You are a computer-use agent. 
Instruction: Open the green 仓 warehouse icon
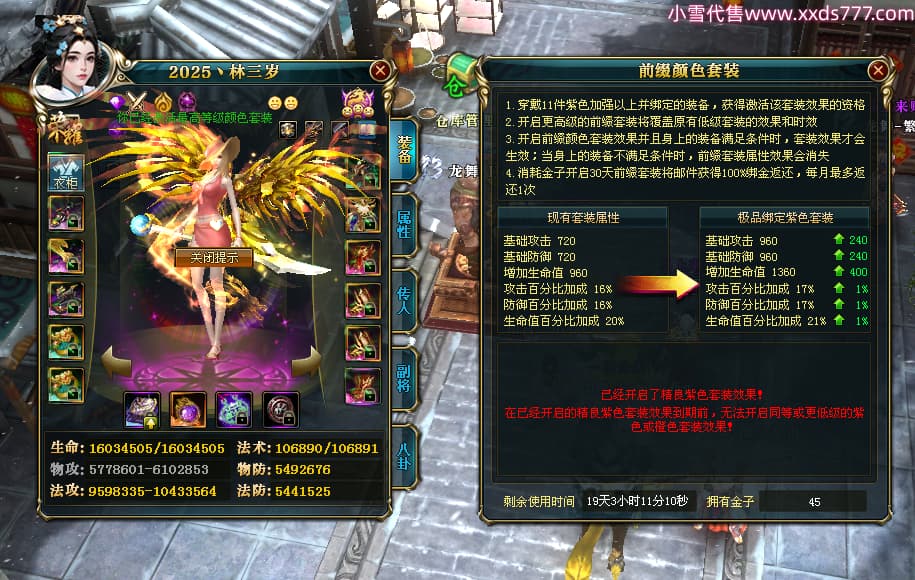tap(460, 73)
